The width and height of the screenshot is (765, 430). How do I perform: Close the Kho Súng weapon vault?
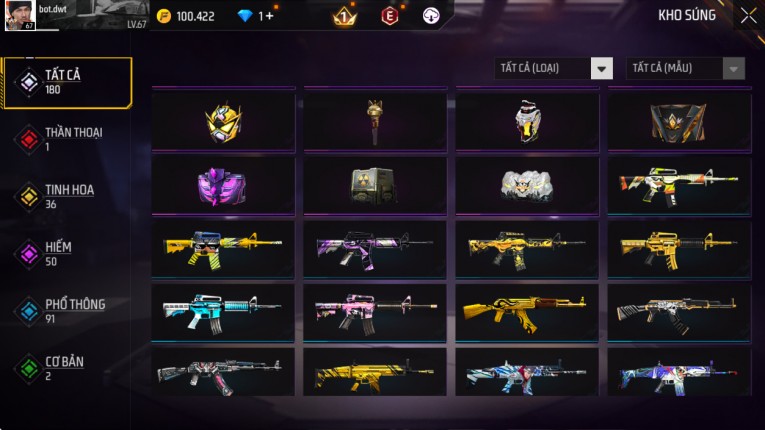[x=748, y=15]
